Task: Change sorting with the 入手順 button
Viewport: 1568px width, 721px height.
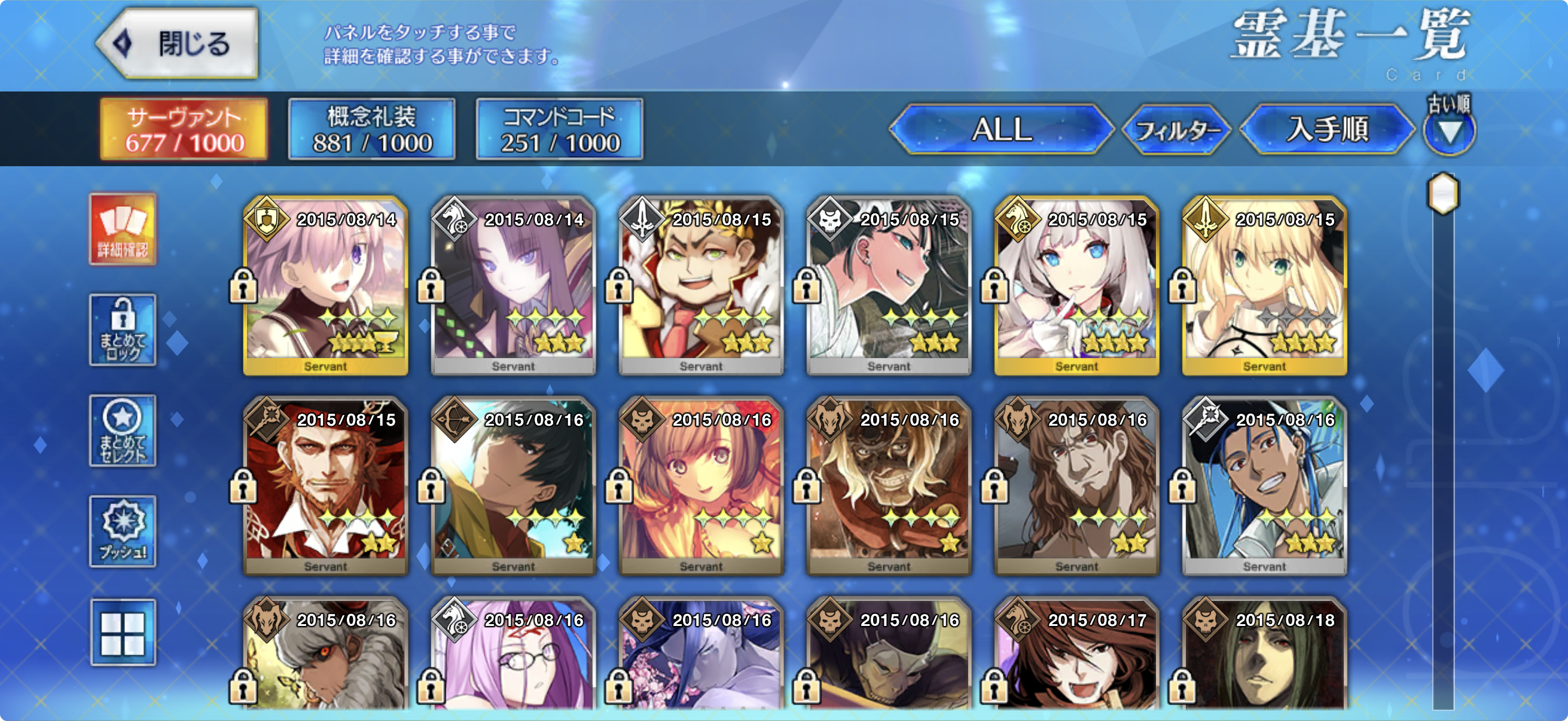Action: click(1327, 129)
